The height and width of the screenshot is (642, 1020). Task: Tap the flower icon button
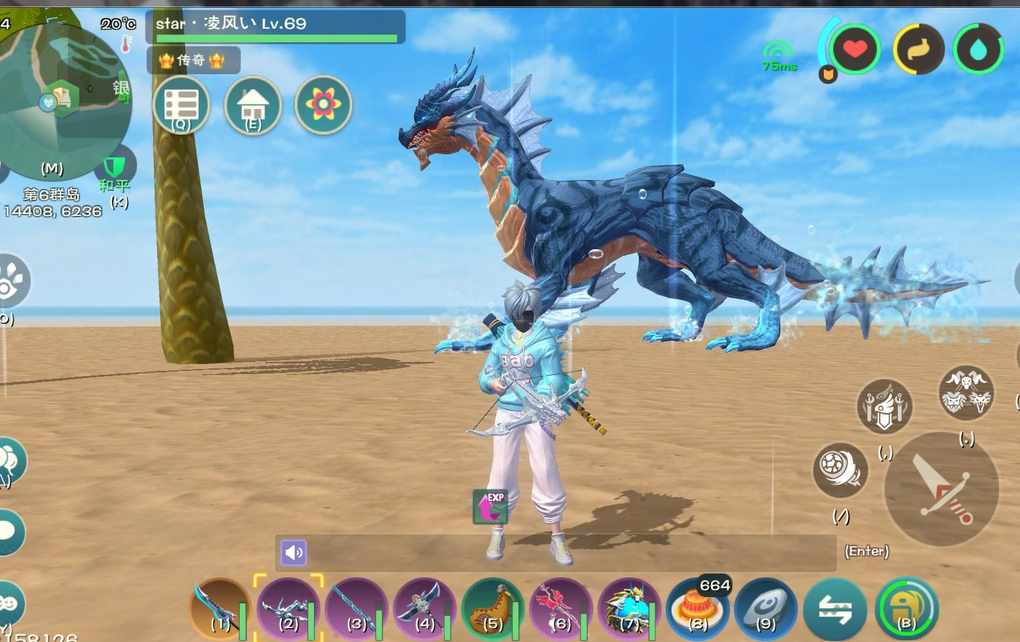[x=323, y=105]
